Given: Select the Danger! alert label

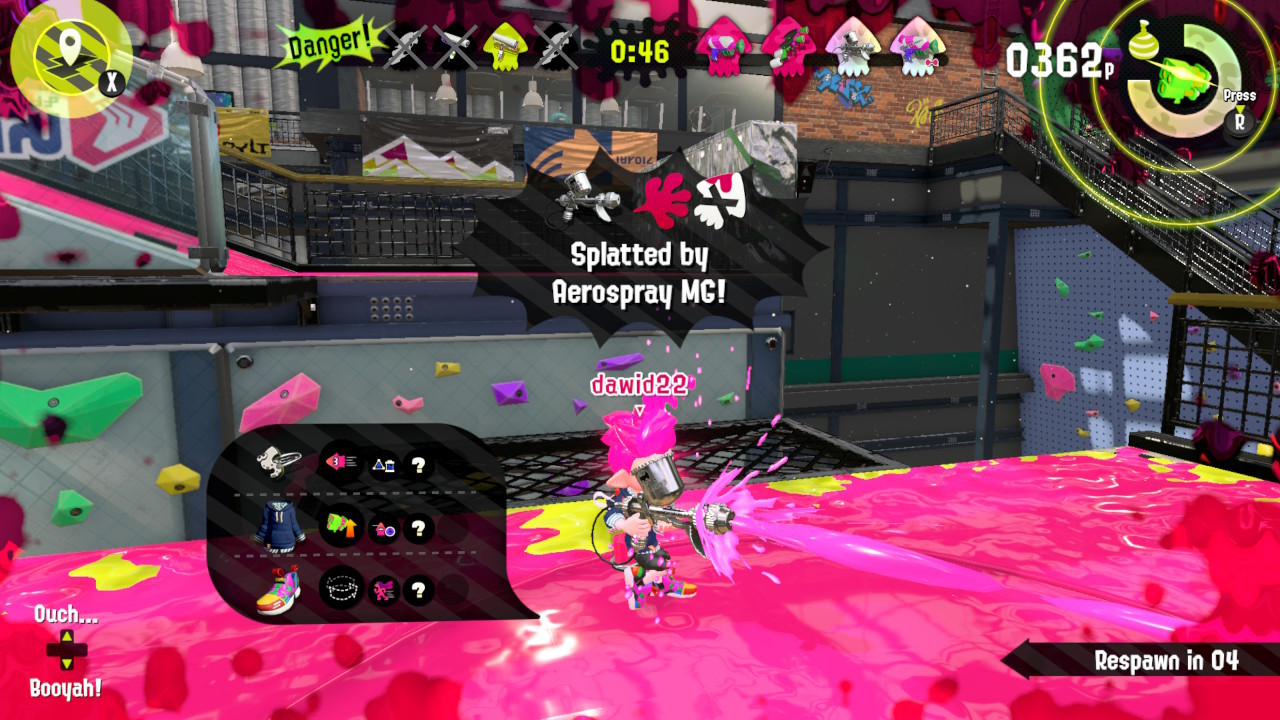Looking at the screenshot, I should 328,43.
